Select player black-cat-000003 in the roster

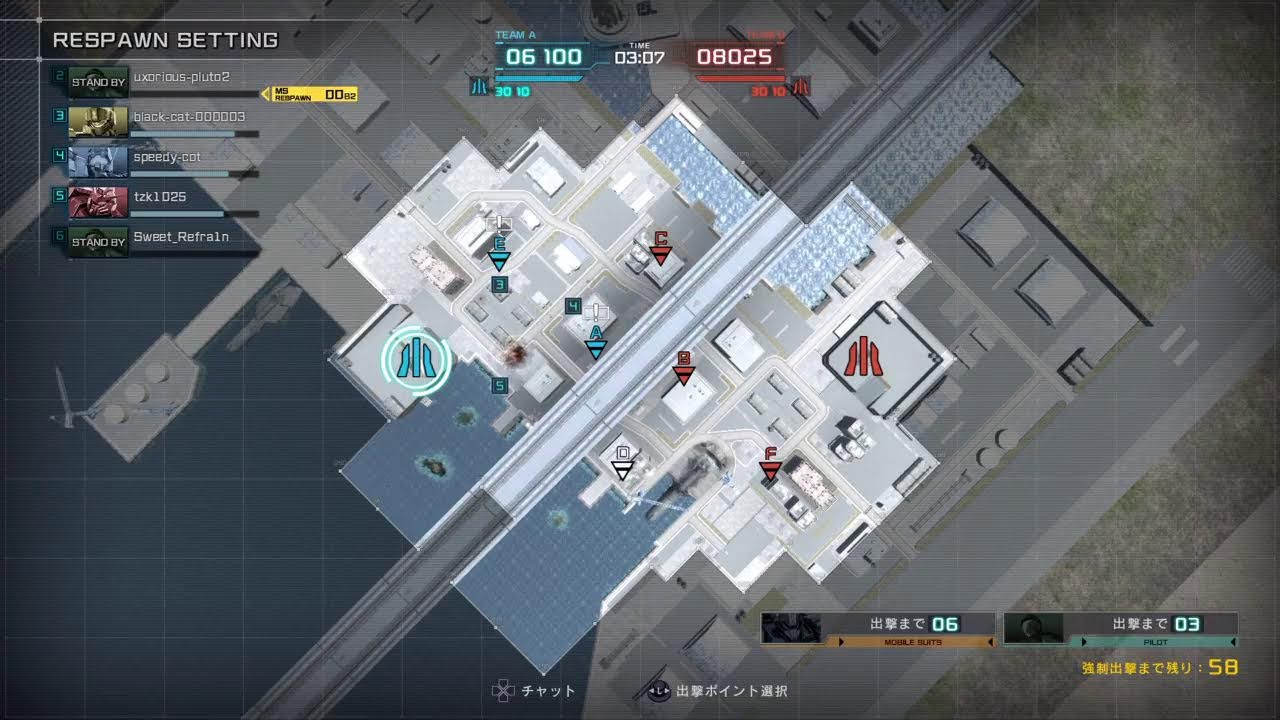point(160,120)
